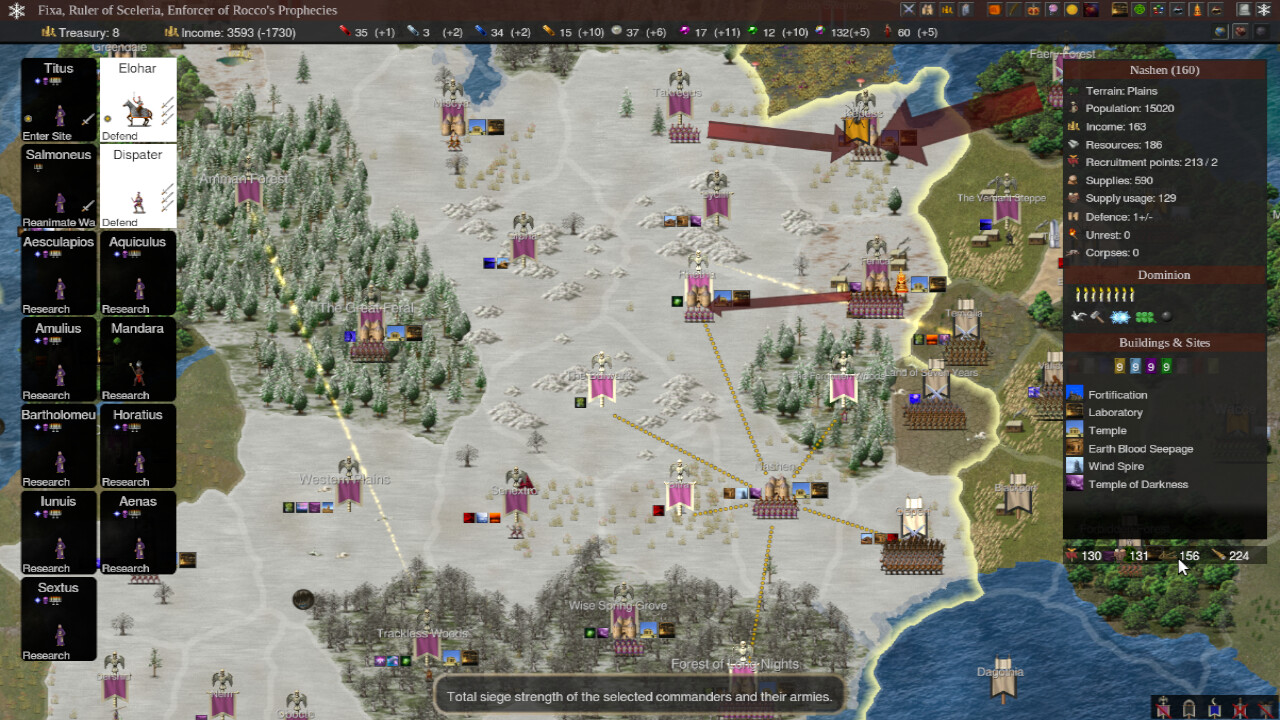Select the Temple icon in the buildings list
This screenshot has height=720, width=1280.
tap(1075, 430)
